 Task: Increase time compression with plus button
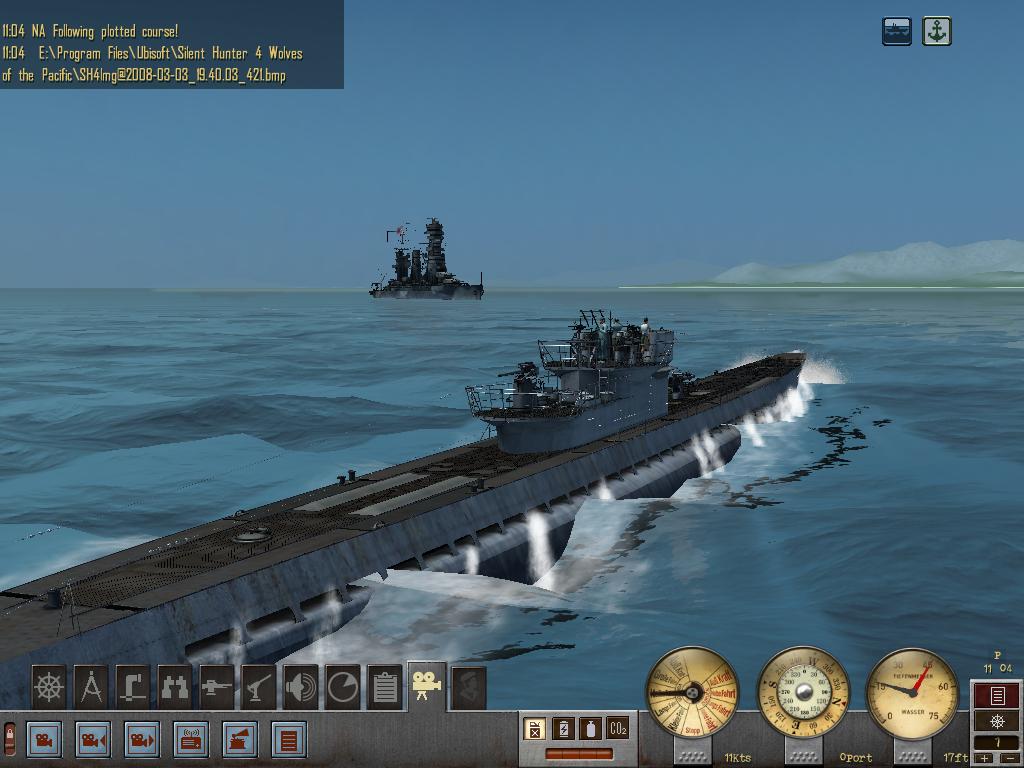pos(984,759)
